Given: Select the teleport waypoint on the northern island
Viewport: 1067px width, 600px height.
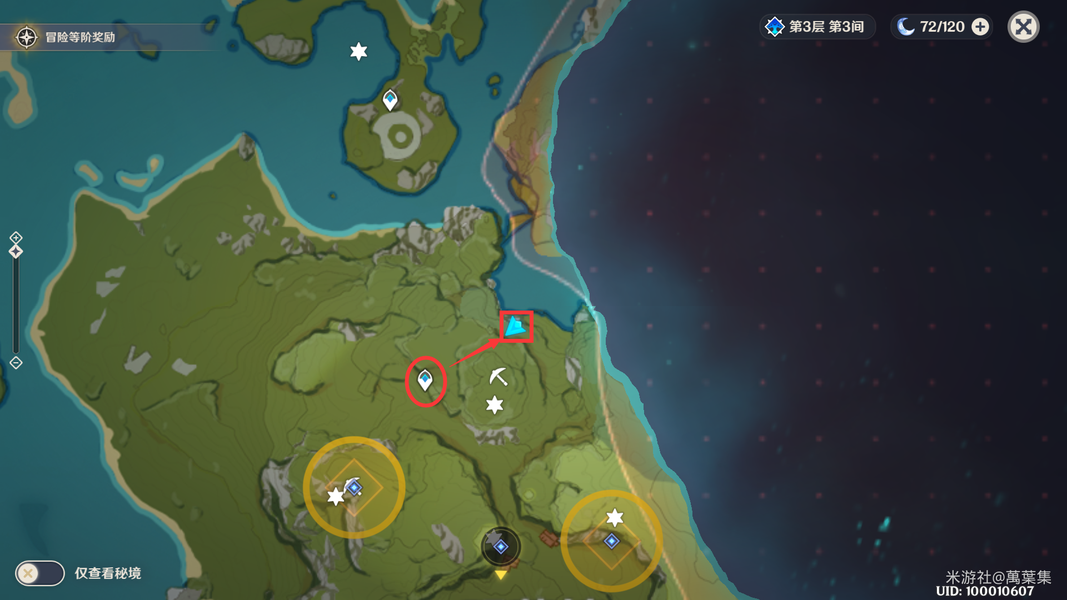Looking at the screenshot, I should pyautogui.click(x=391, y=99).
